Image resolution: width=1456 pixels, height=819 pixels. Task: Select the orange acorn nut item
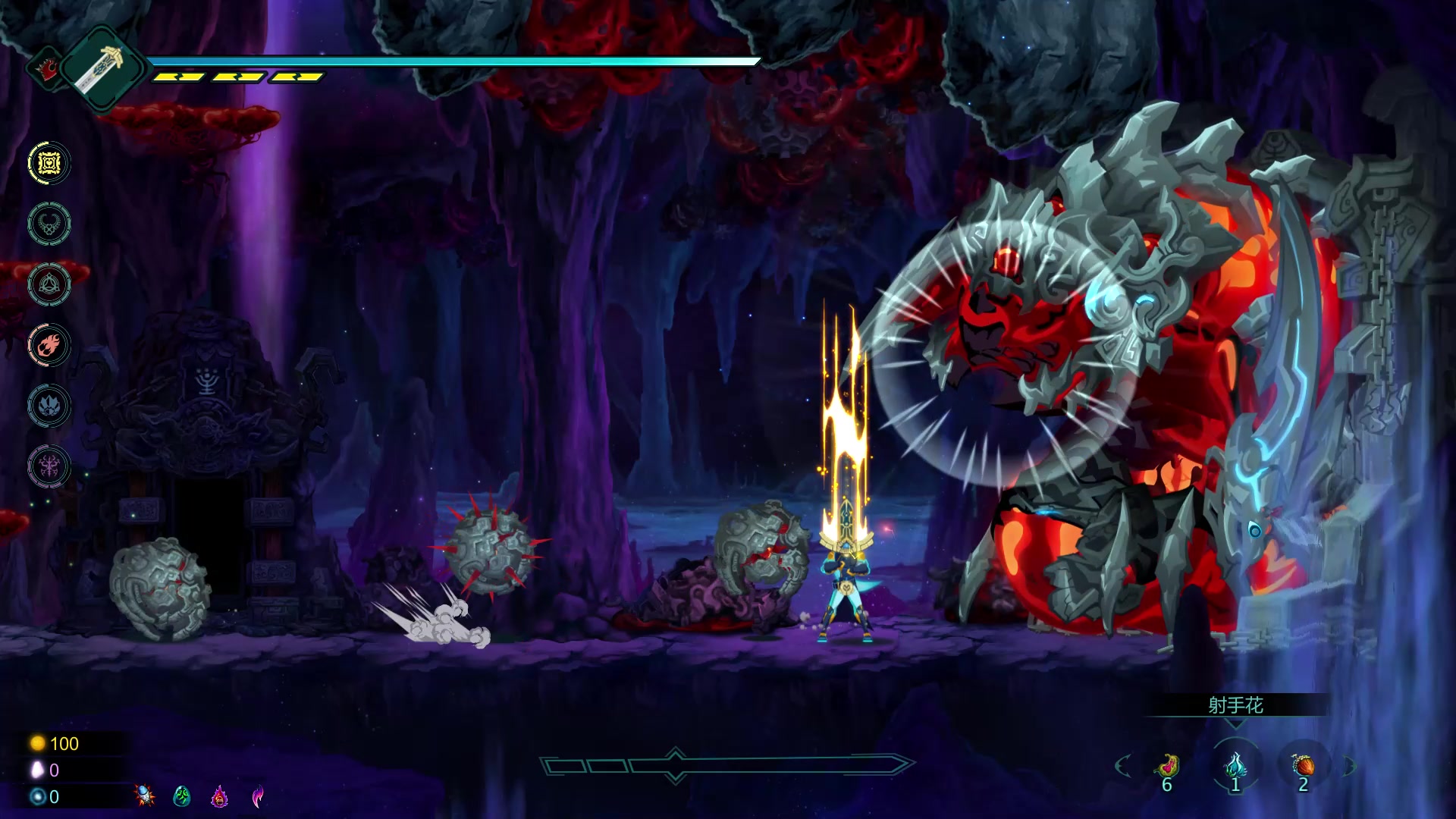point(1304,766)
